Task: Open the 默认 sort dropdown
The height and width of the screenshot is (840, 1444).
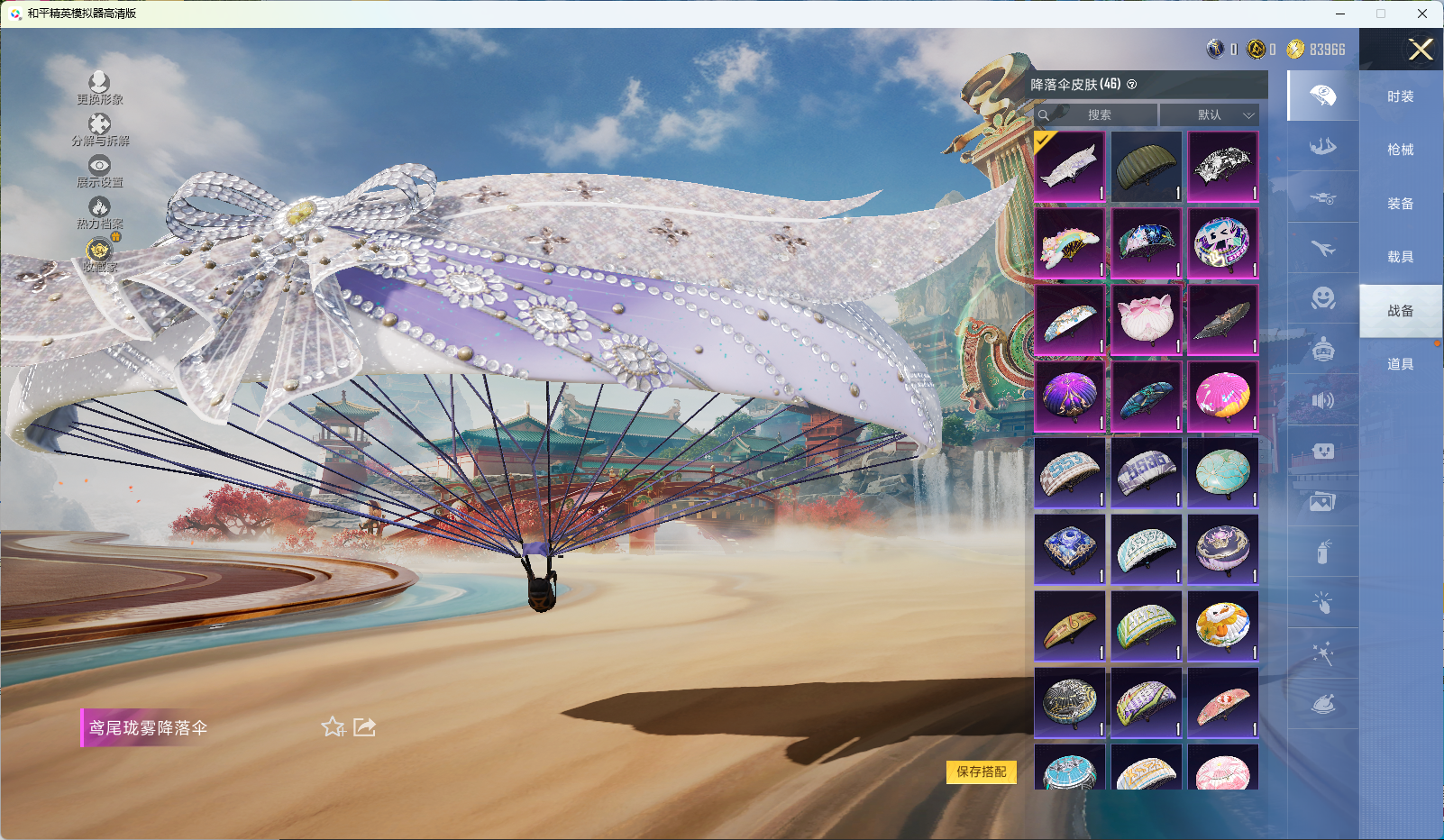Action: pos(1209,115)
